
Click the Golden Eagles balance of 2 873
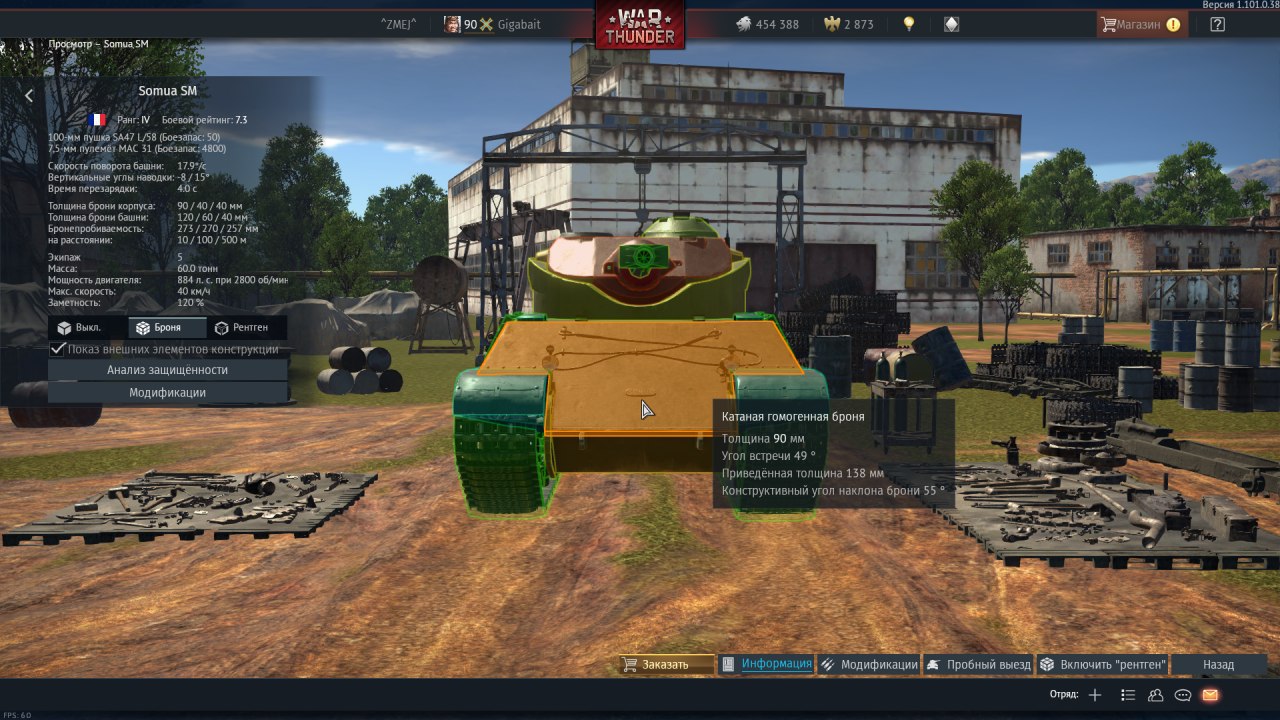[847, 24]
